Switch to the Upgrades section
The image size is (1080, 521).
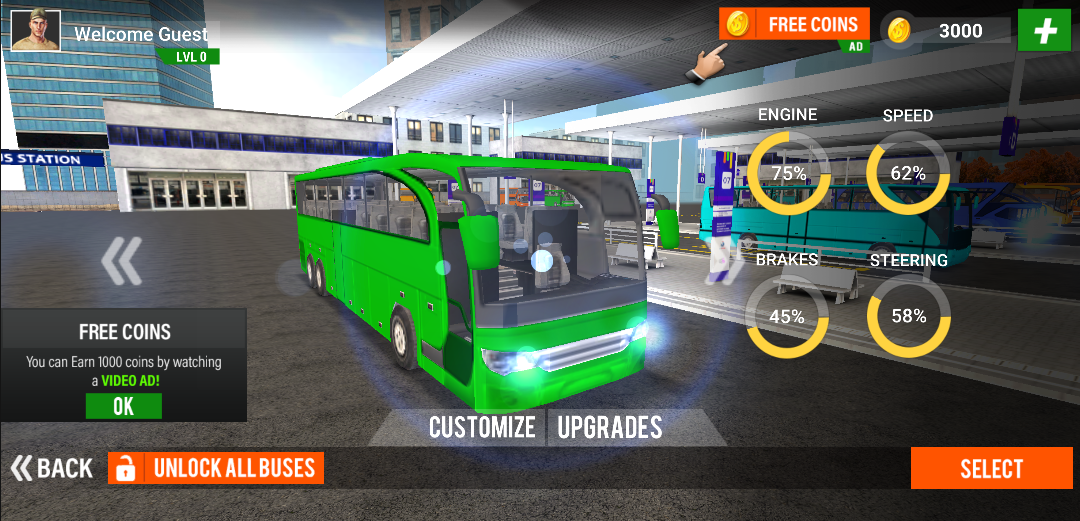pyautogui.click(x=610, y=428)
